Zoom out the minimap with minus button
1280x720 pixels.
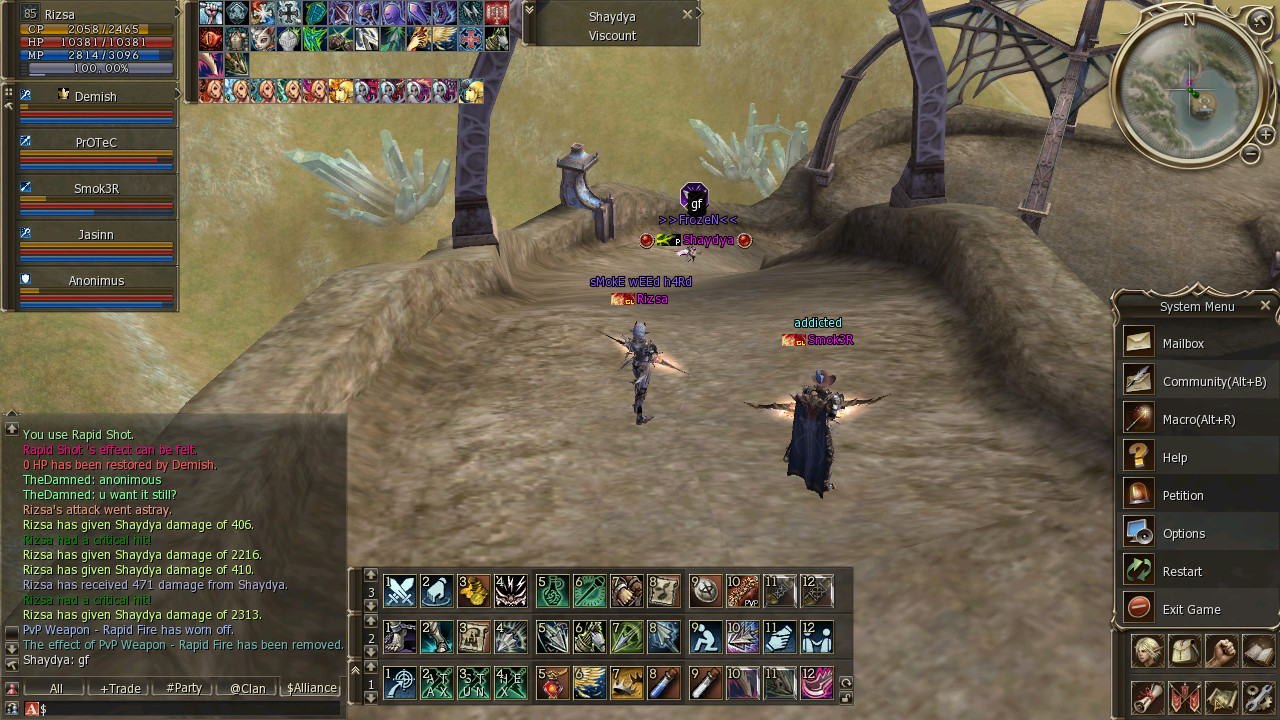tap(1250, 154)
